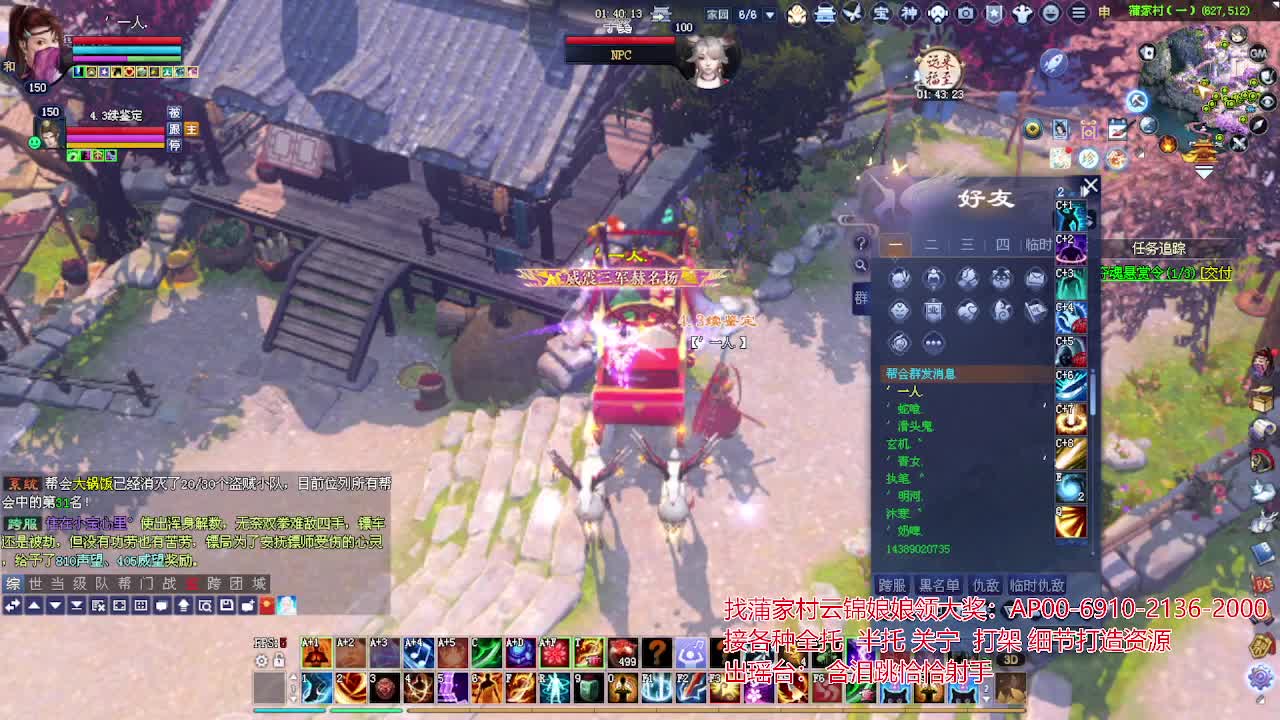Open the magnifier search icon in chat toolbar

(862, 265)
